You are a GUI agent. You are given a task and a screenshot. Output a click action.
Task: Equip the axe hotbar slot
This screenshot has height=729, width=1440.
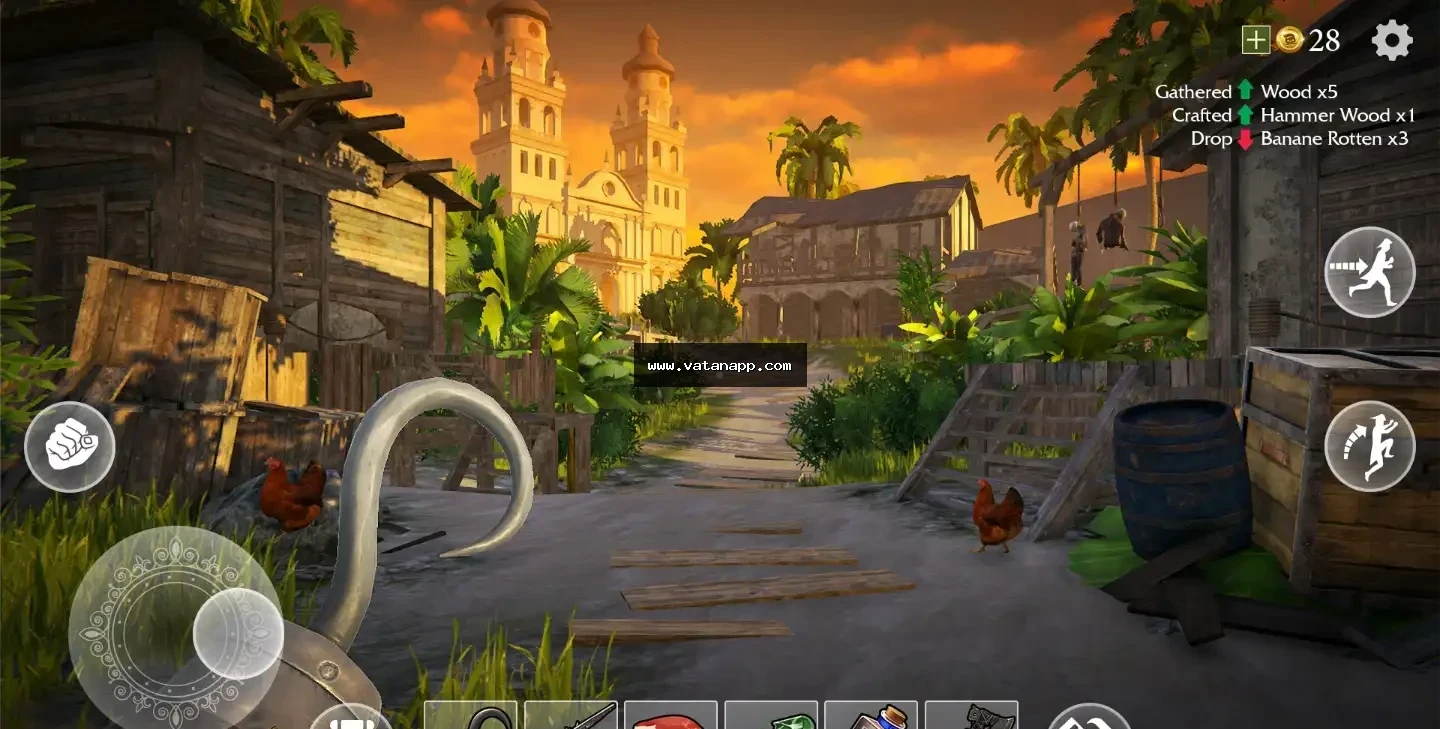971,716
